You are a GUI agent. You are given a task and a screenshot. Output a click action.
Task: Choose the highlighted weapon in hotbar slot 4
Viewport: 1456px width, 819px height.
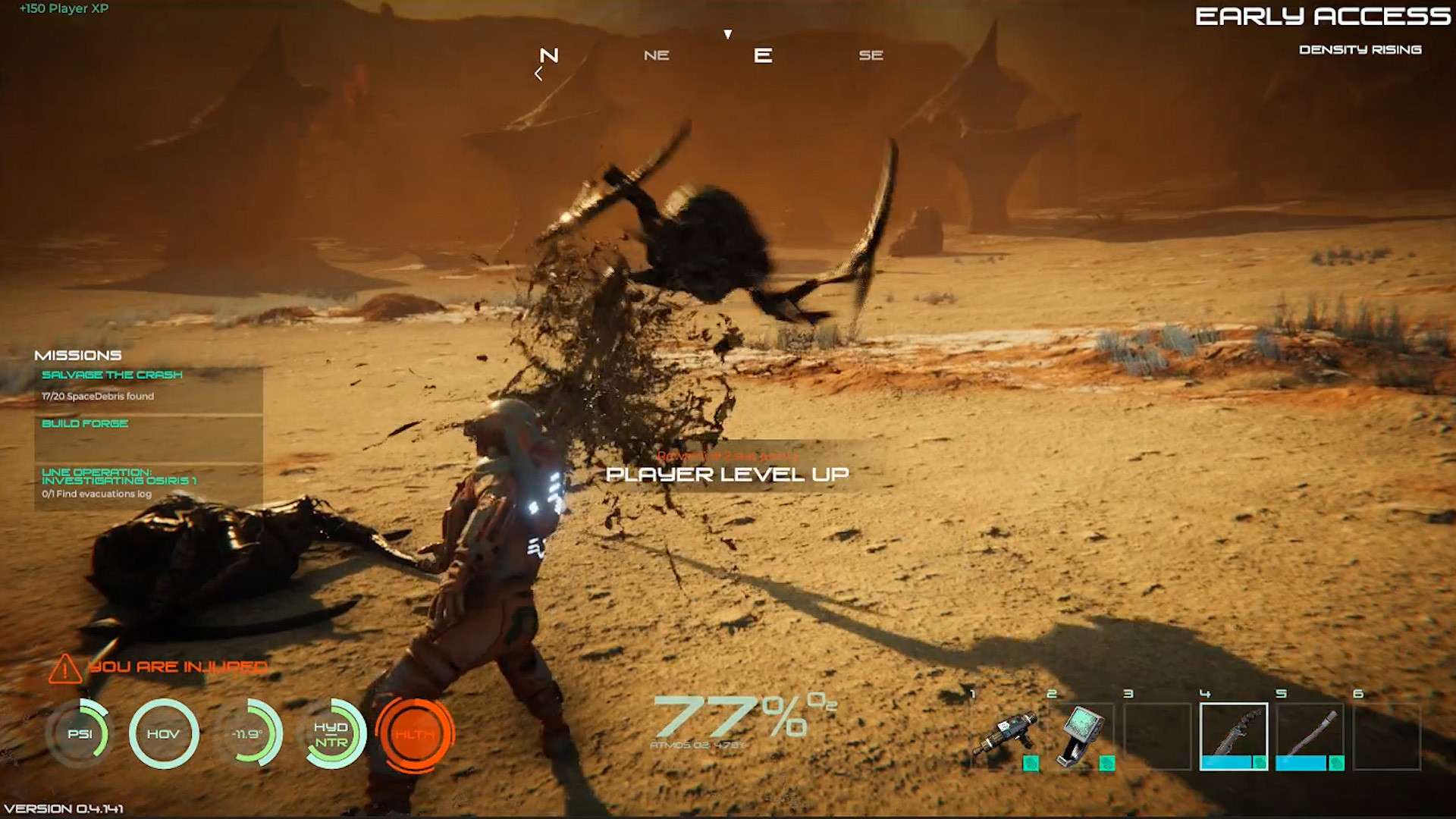(x=1234, y=736)
